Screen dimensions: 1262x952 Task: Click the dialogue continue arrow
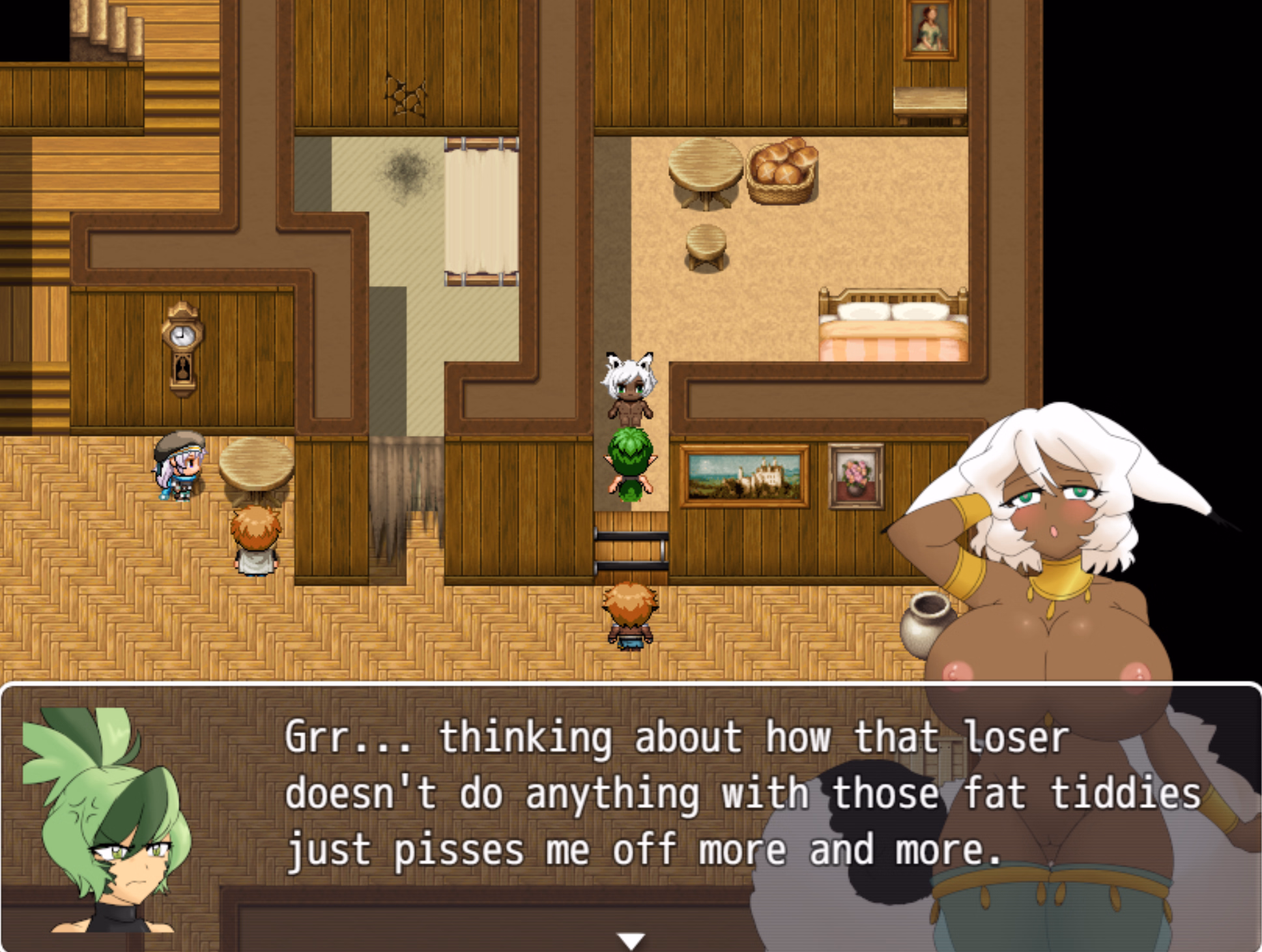(x=631, y=940)
